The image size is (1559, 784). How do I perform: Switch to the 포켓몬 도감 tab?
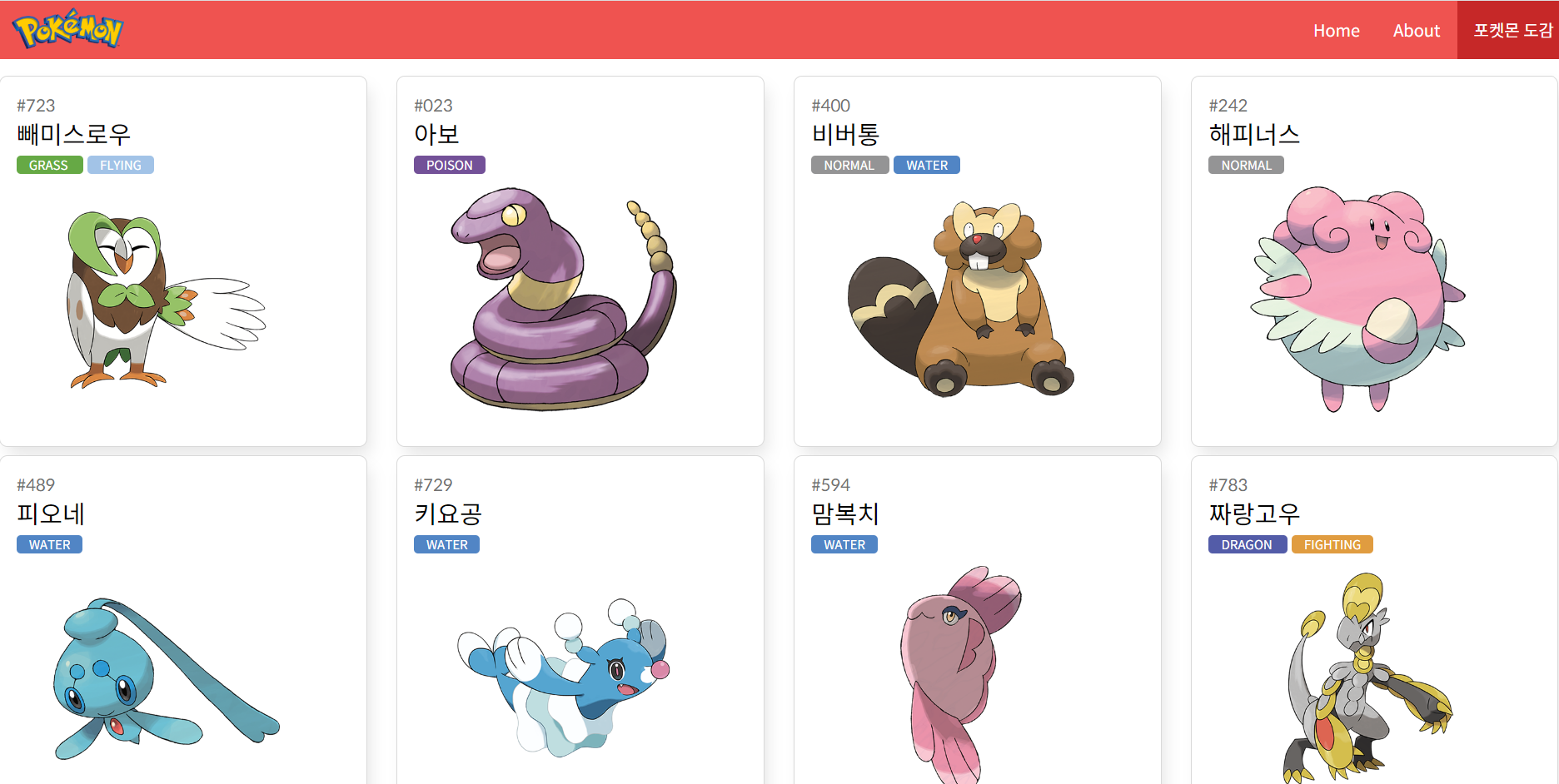pos(1508,30)
